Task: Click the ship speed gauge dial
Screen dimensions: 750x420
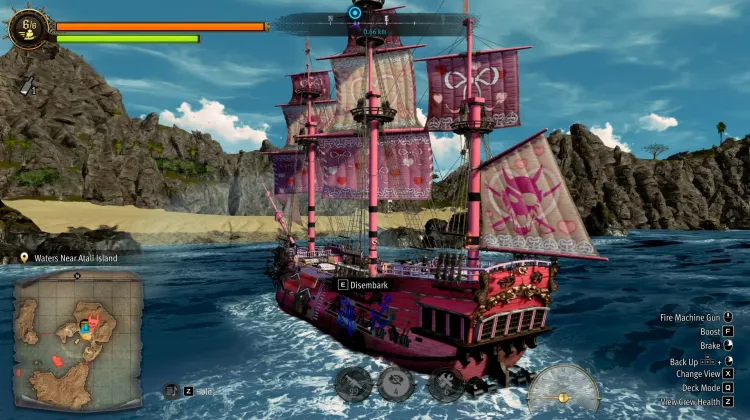Action: (563, 392)
